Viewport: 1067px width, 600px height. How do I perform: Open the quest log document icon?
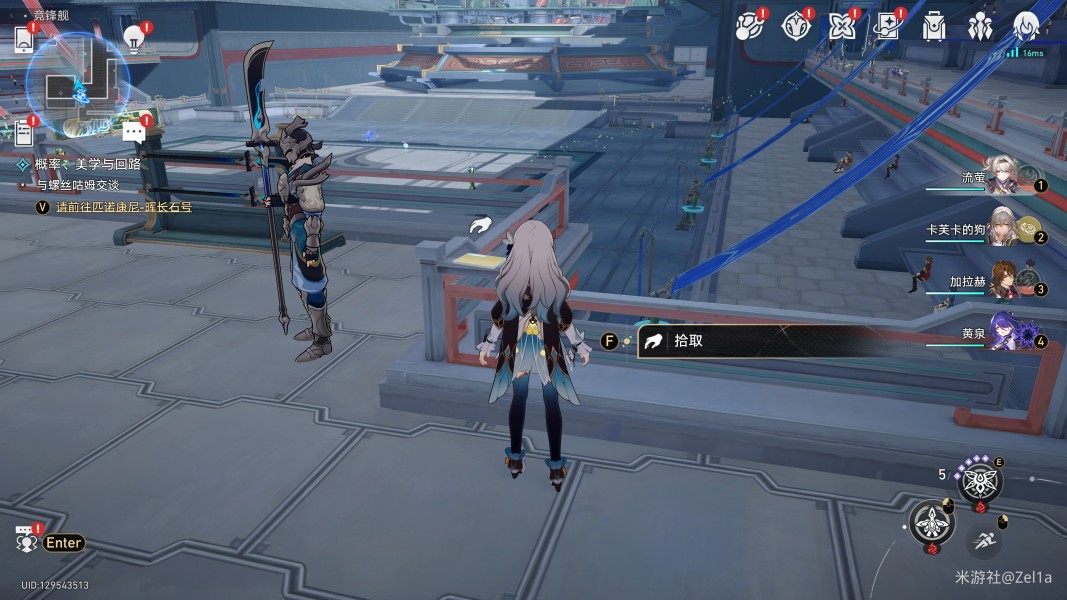[x=25, y=131]
